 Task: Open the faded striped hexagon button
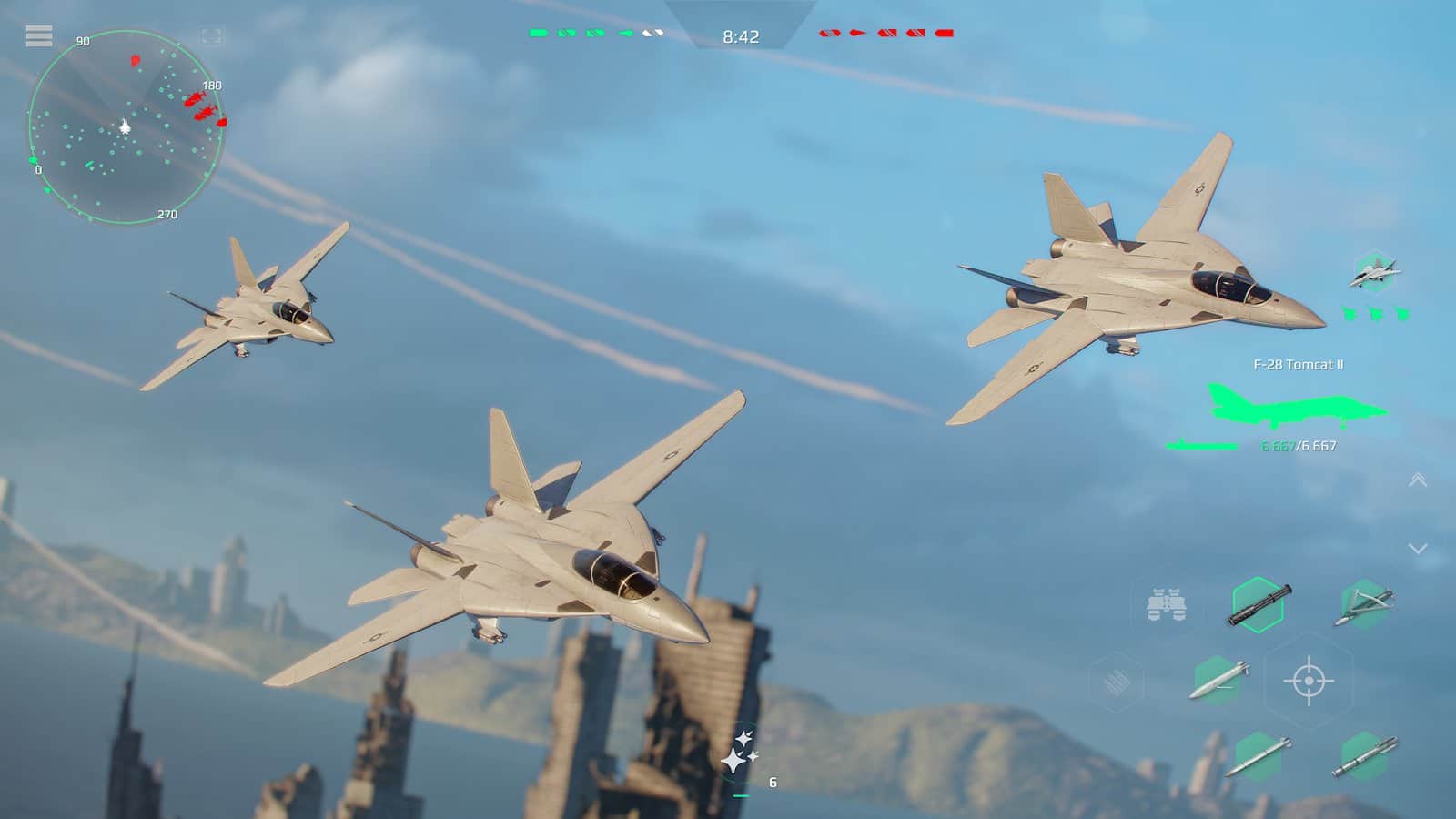[1117, 682]
